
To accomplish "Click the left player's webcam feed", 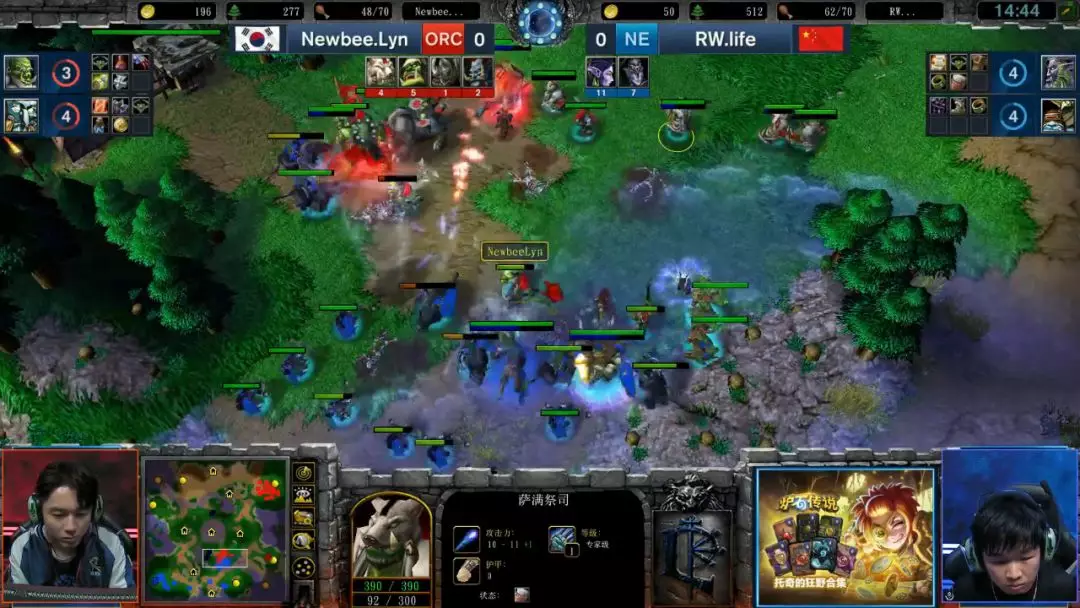I will click(x=69, y=525).
